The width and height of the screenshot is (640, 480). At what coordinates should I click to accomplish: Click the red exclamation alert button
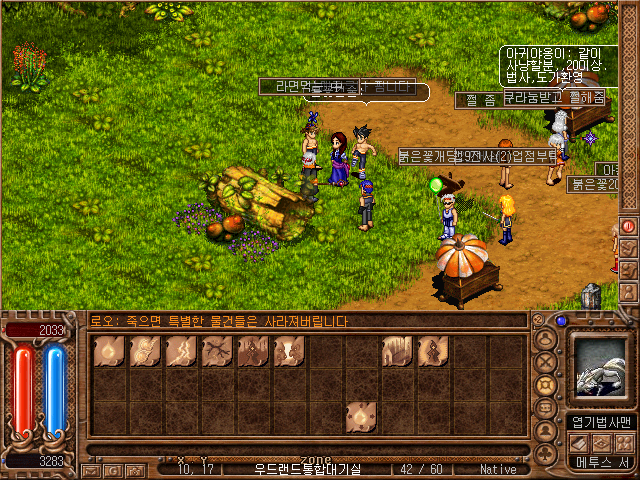point(629,226)
